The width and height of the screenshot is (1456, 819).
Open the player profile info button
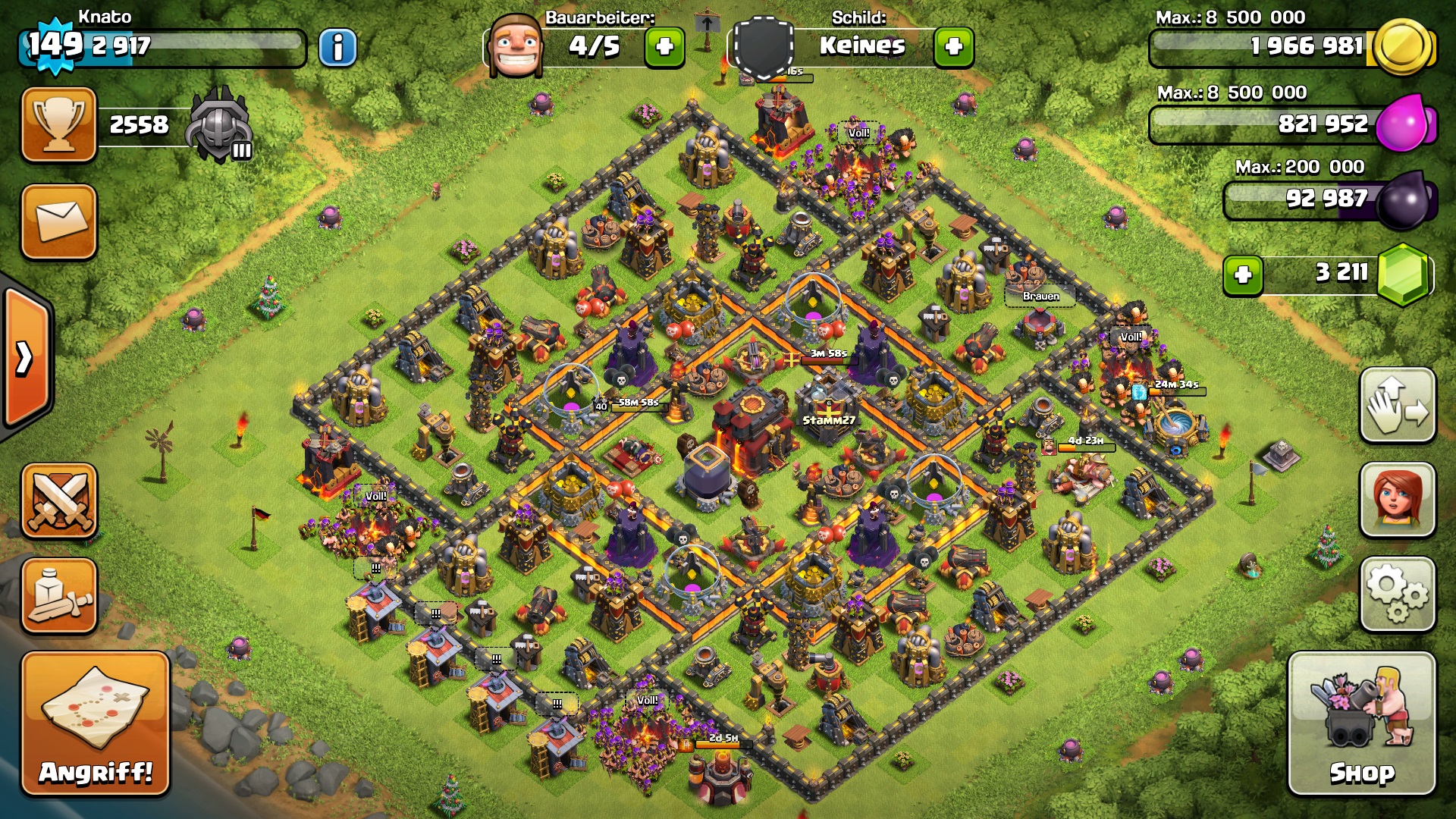click(337, 48)
